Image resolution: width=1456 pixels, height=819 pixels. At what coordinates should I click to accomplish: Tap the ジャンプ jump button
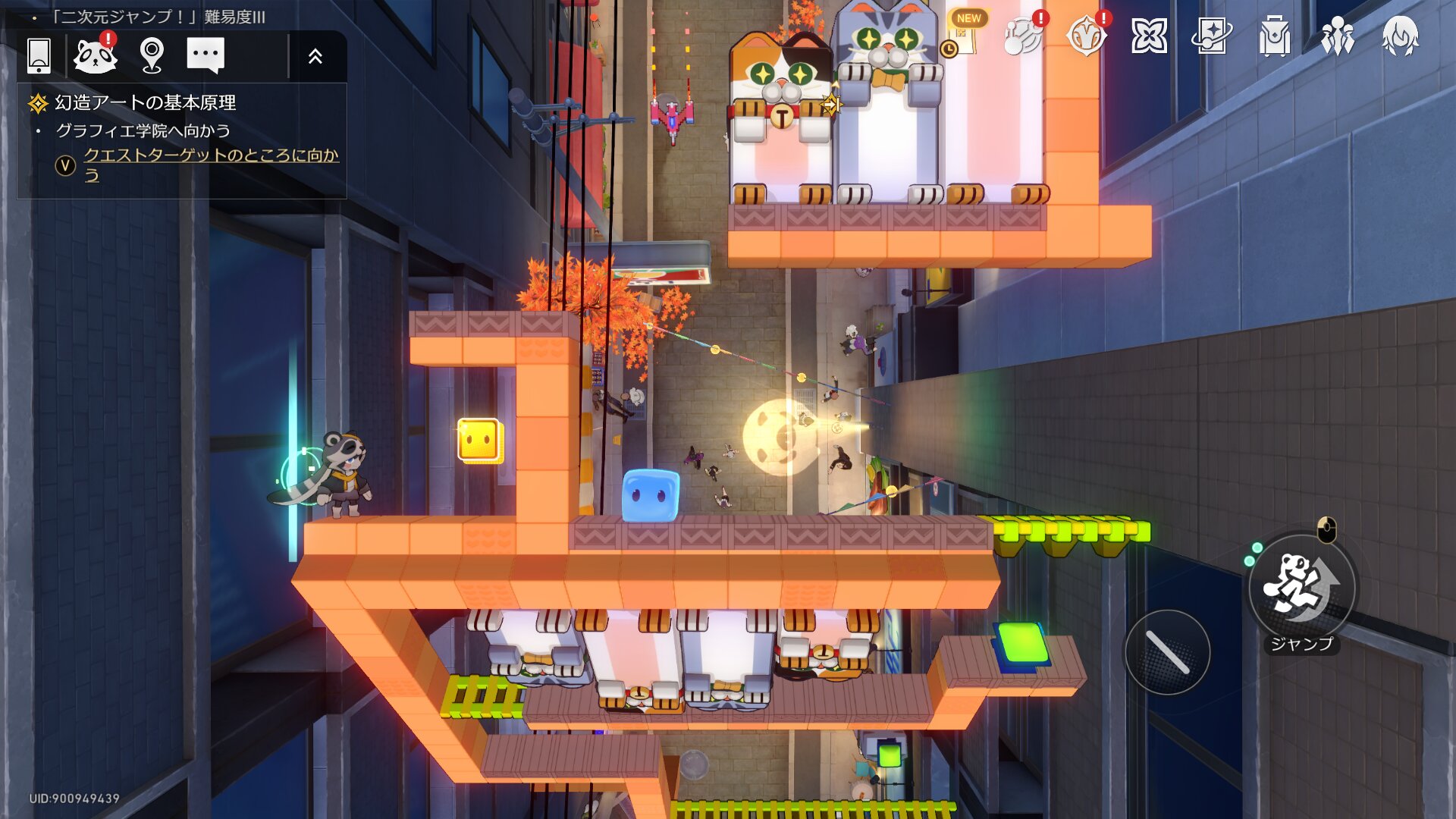tap(1301, 588)
